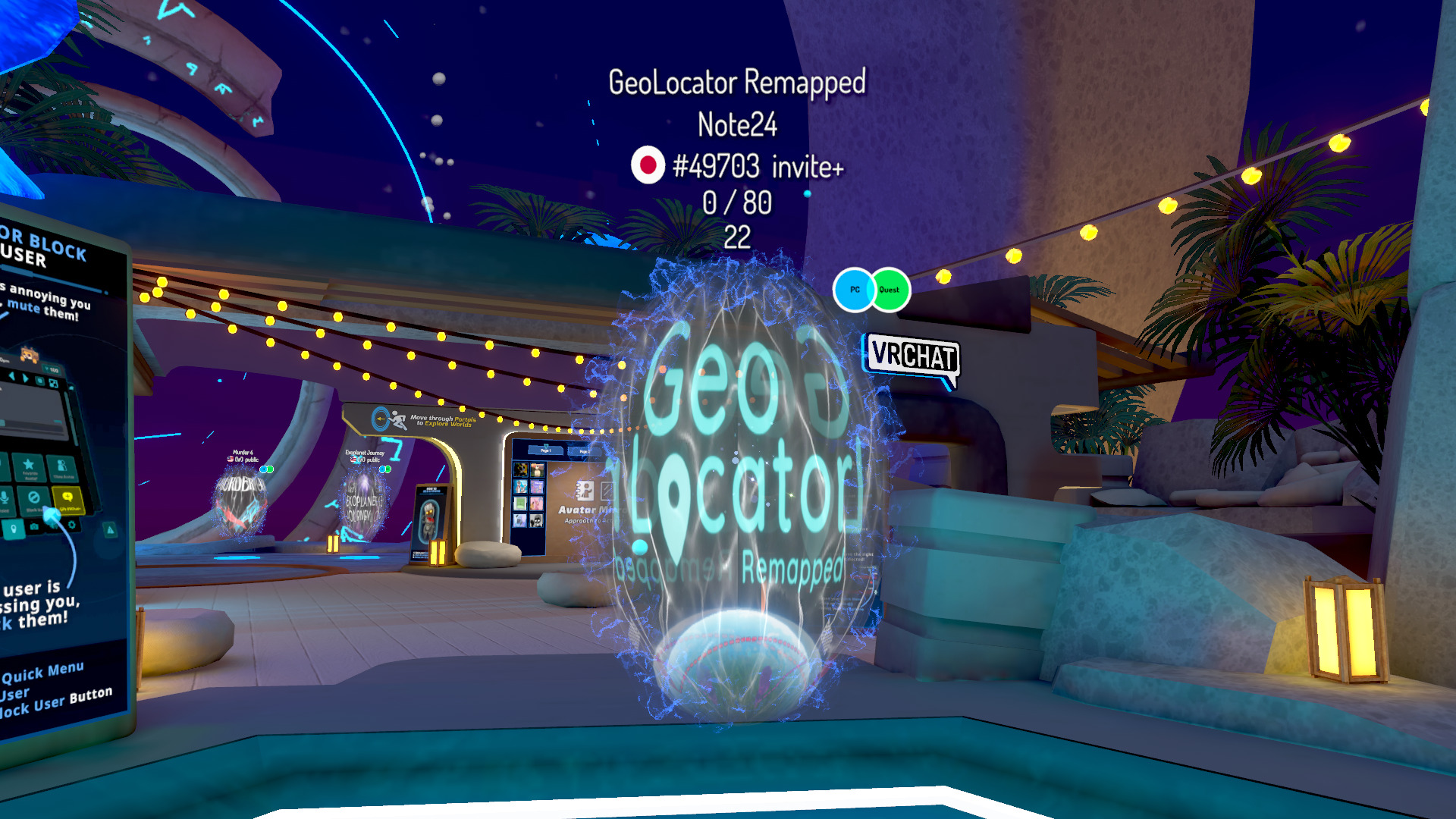Open the Page 2 tab on Avatar Mirror
1456x819 pixels.
(585, 452)
